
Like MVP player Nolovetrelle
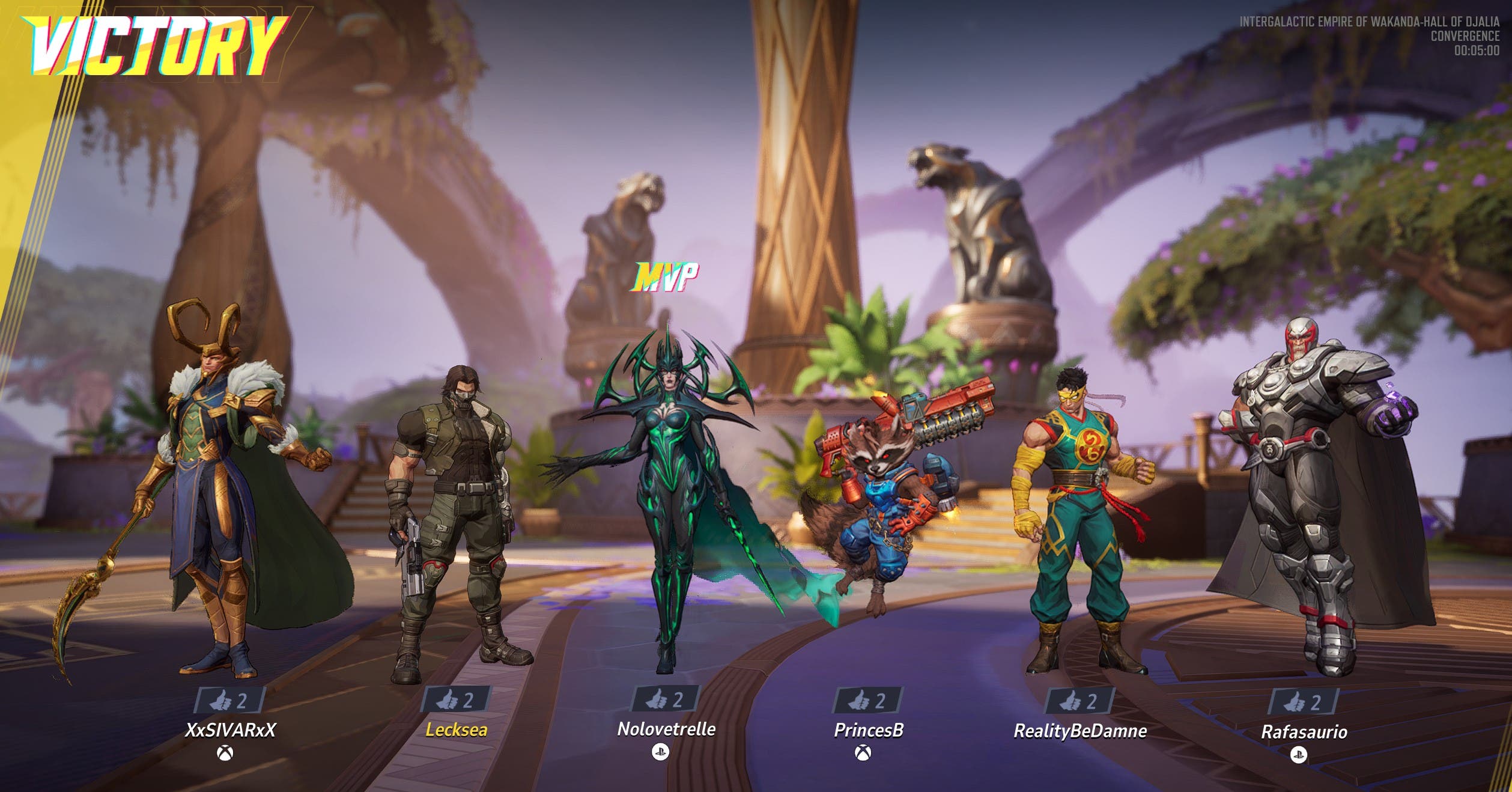pos(666,699)
